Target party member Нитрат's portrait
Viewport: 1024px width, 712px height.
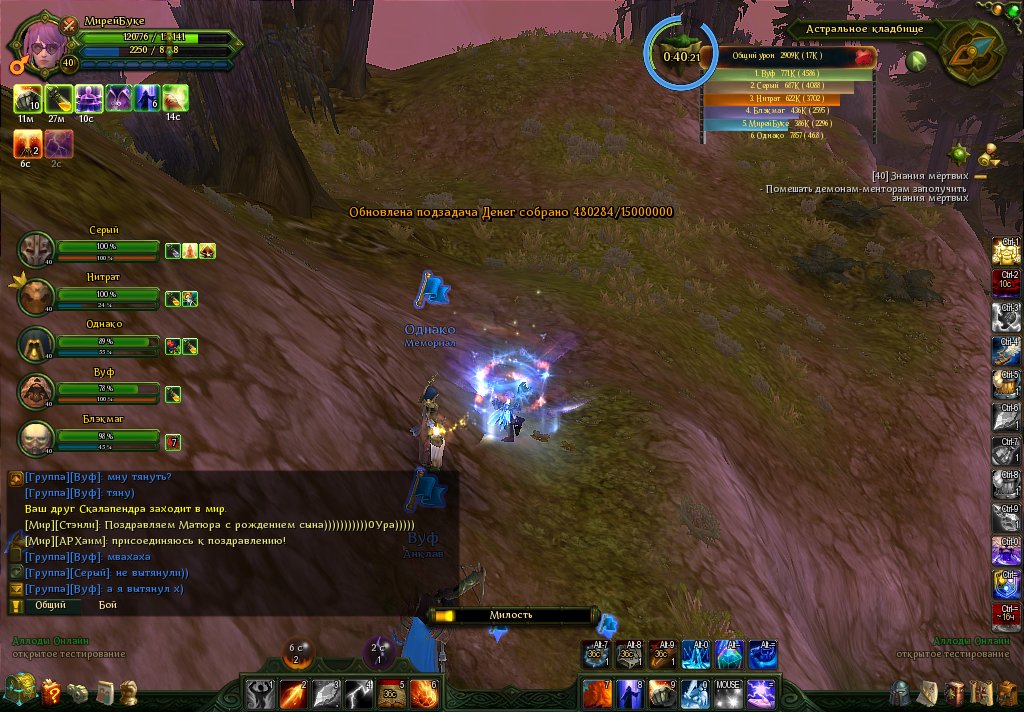click(37, 296)
